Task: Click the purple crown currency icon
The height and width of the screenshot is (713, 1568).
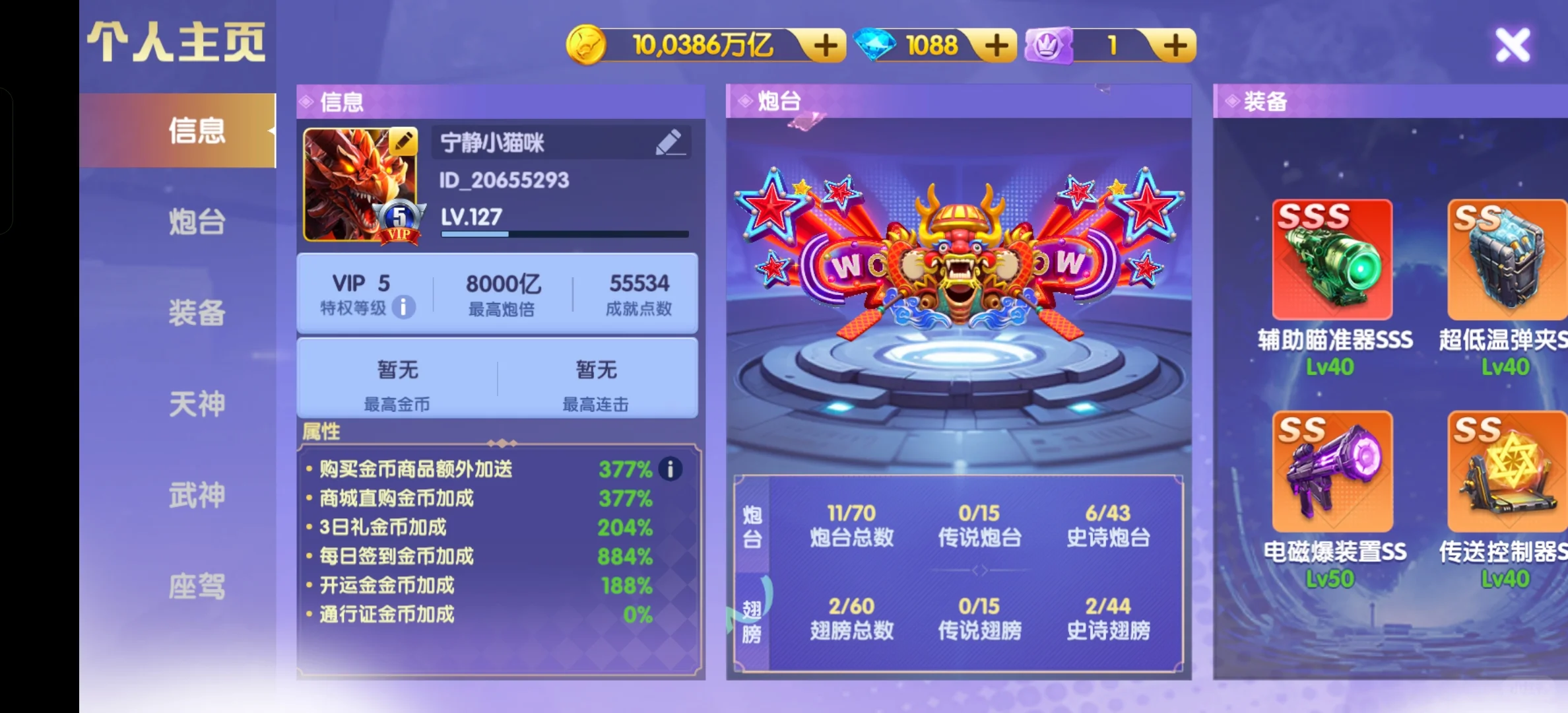Action: tap(1048, 44)
